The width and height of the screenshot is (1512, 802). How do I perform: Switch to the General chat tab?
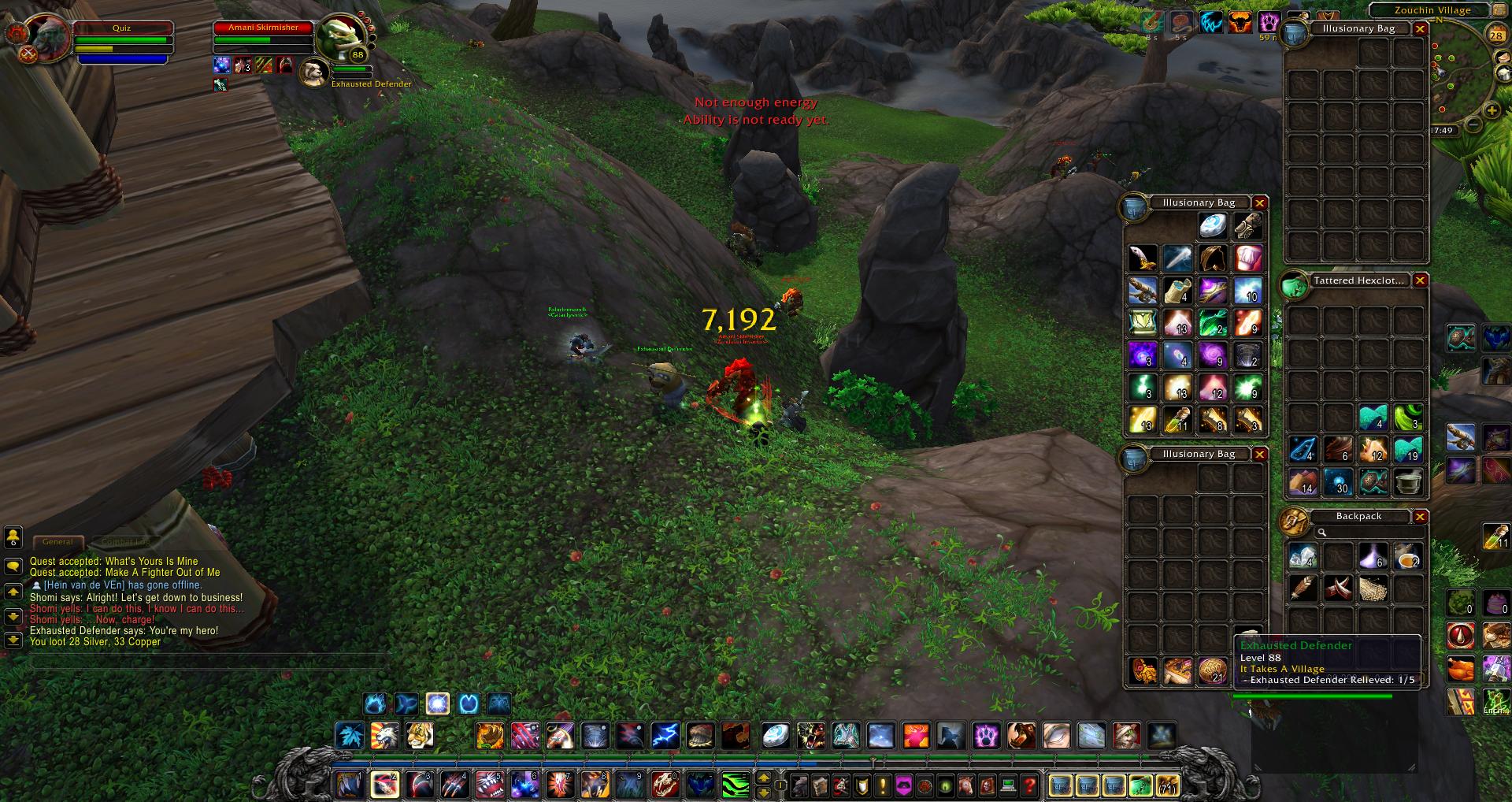coord(57,542)
